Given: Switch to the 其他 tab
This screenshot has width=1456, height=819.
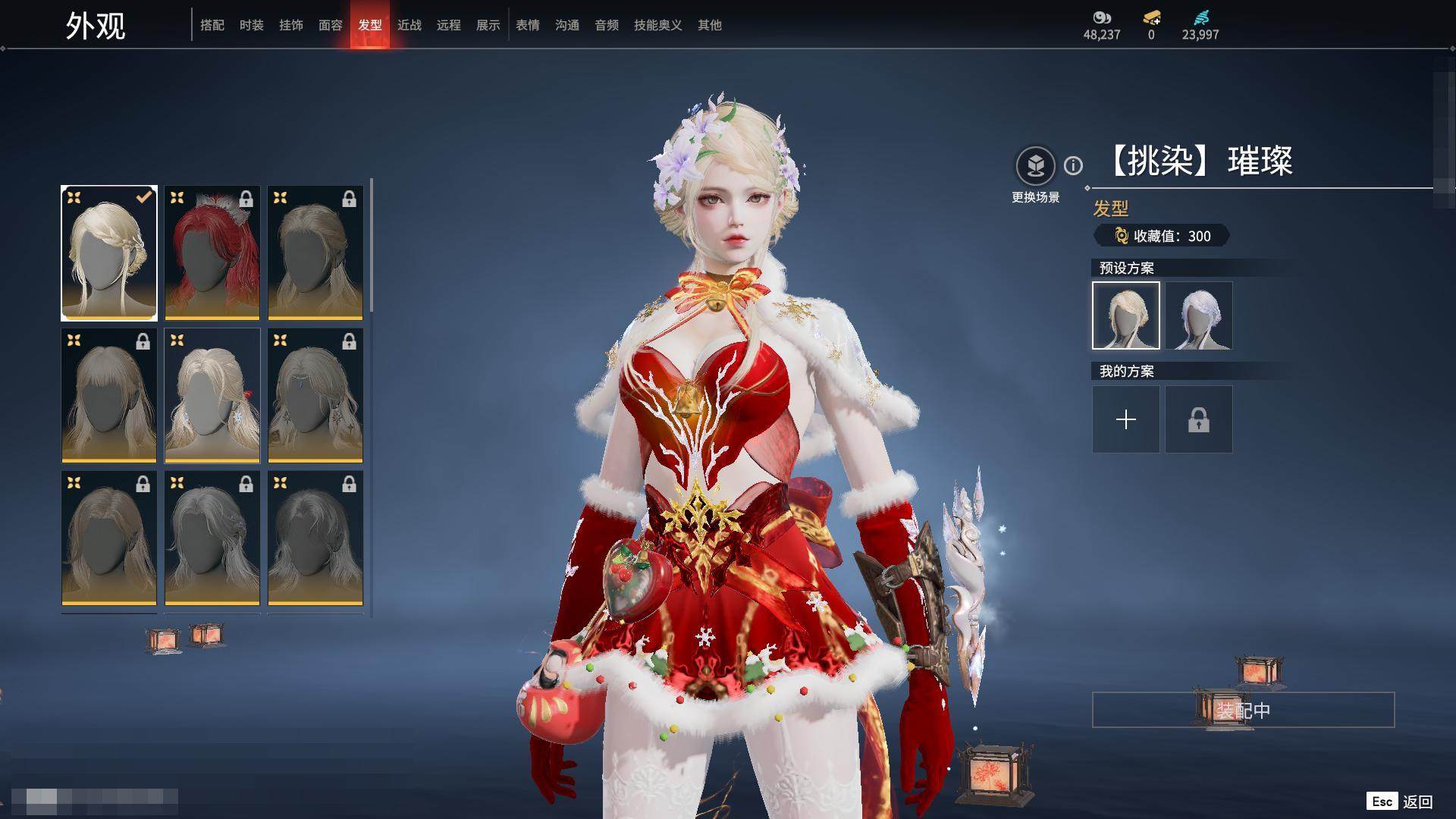Looking at the screenshot, I should click(x=709, y=25).
